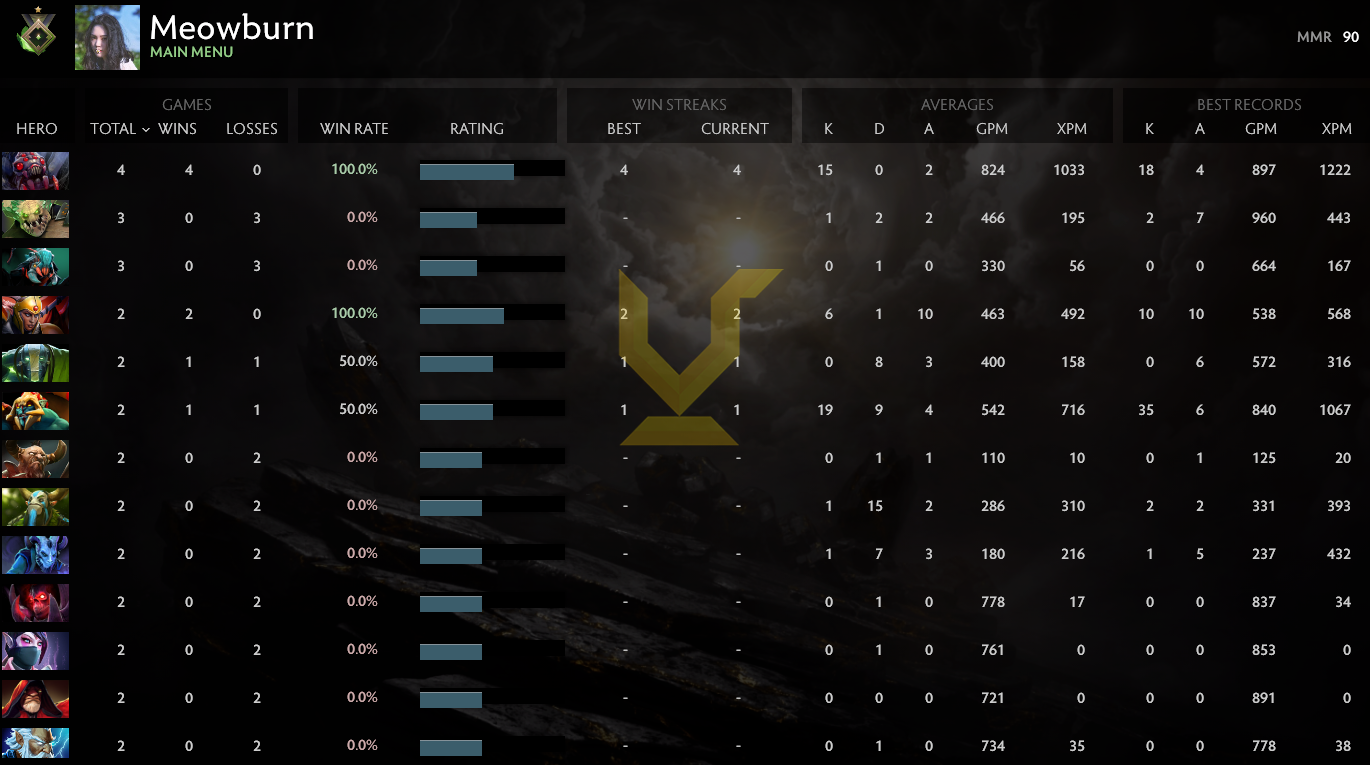
Task: Open Undying's hero portrait in second row
Action: click(36, 218)
